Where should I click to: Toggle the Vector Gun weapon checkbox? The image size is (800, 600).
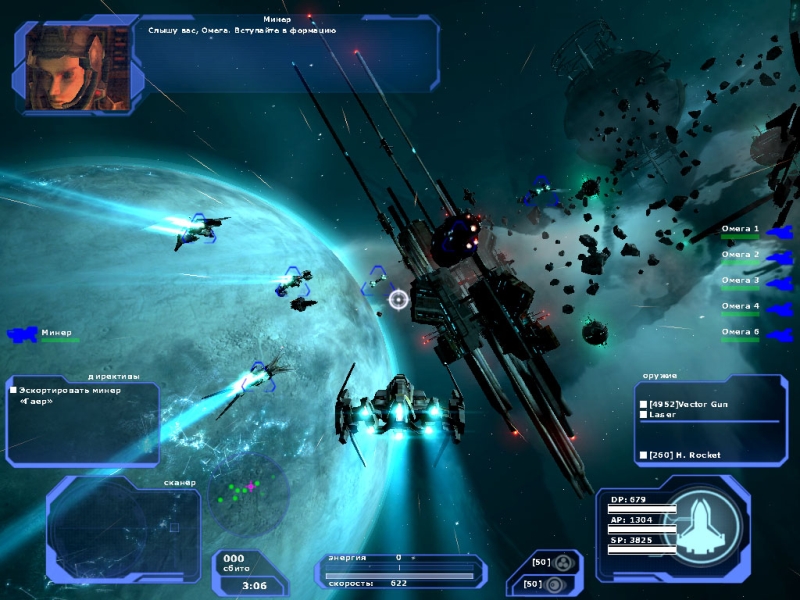(643, 404)
